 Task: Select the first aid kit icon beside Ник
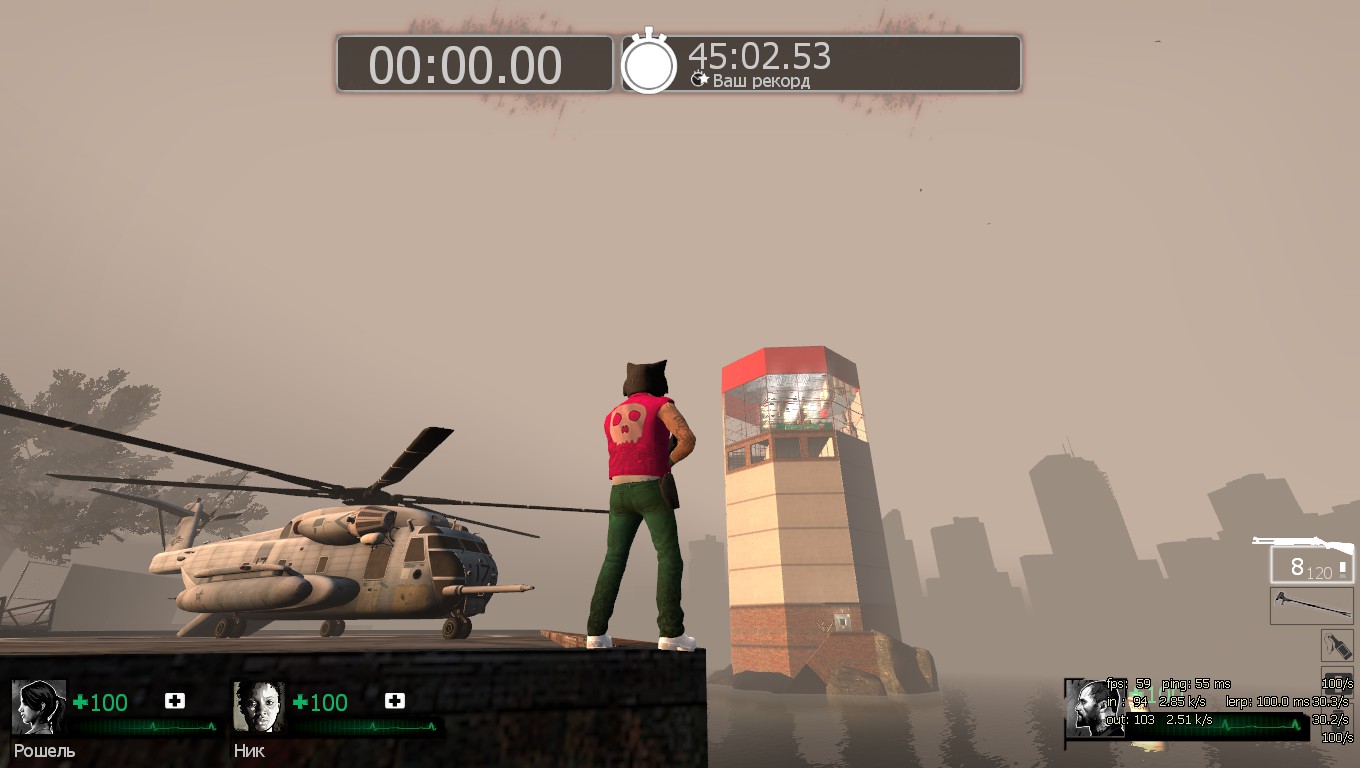395,701
